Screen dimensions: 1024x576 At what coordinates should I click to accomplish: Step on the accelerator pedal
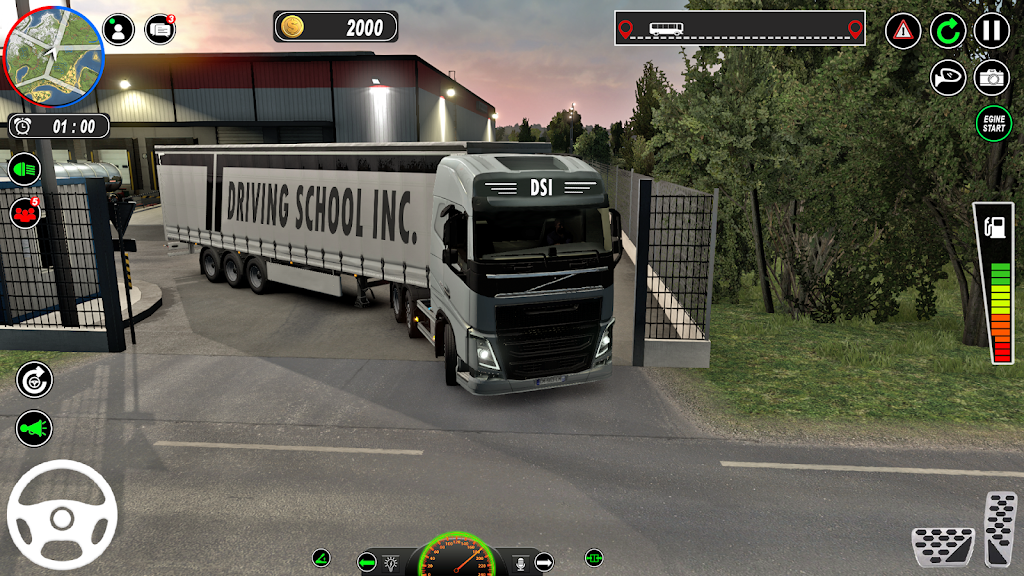point(1000,527)
